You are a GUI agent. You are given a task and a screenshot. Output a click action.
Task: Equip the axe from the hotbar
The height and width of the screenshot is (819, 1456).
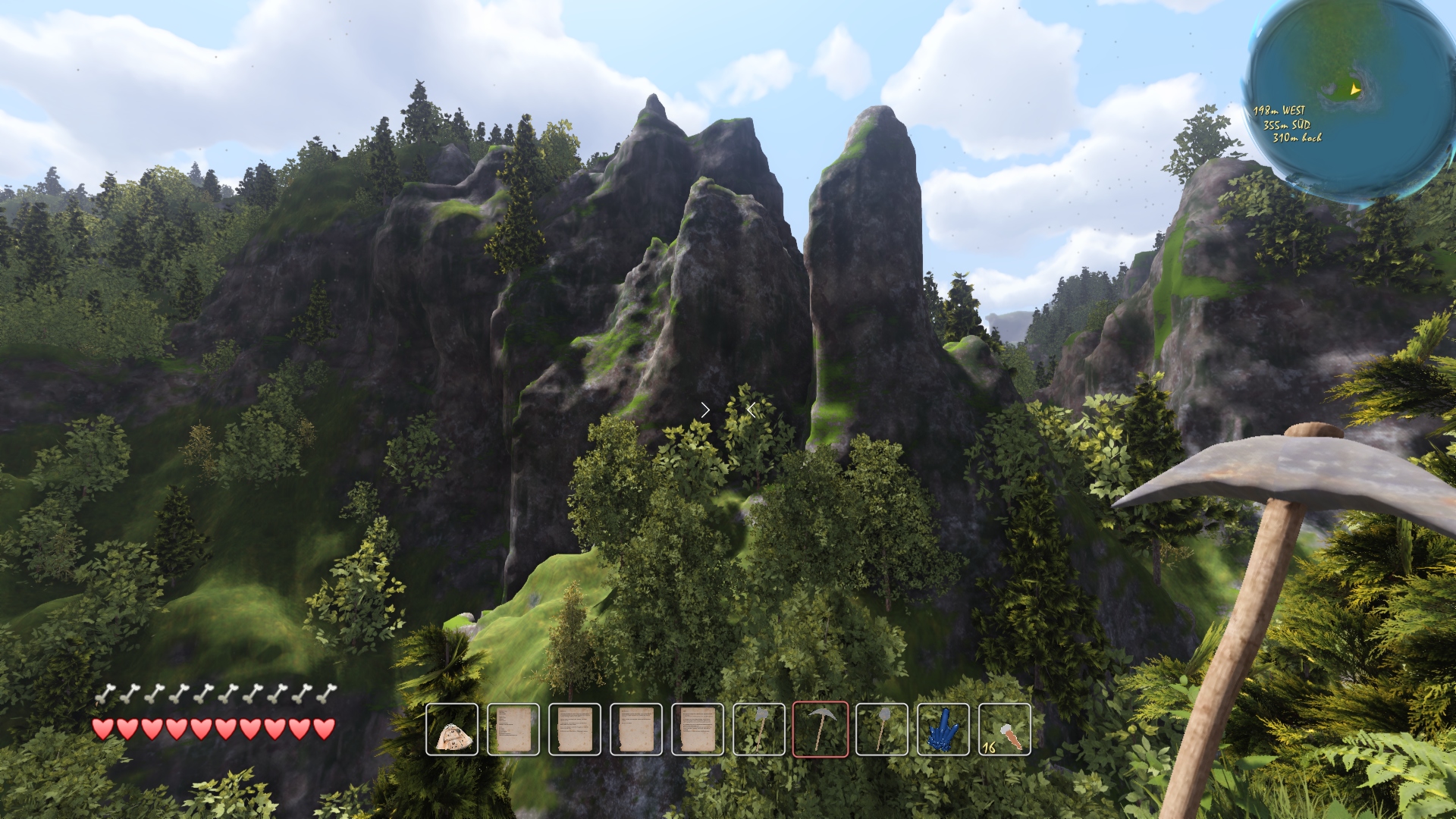coord(759,730)
